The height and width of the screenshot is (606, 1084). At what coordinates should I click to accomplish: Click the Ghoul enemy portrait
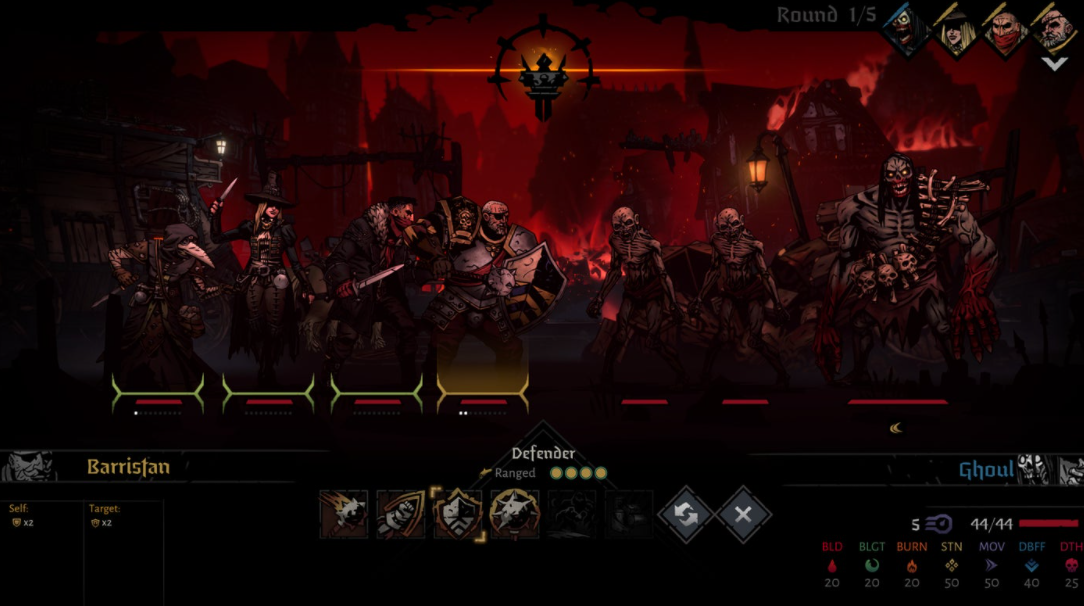click(1032, 469)
